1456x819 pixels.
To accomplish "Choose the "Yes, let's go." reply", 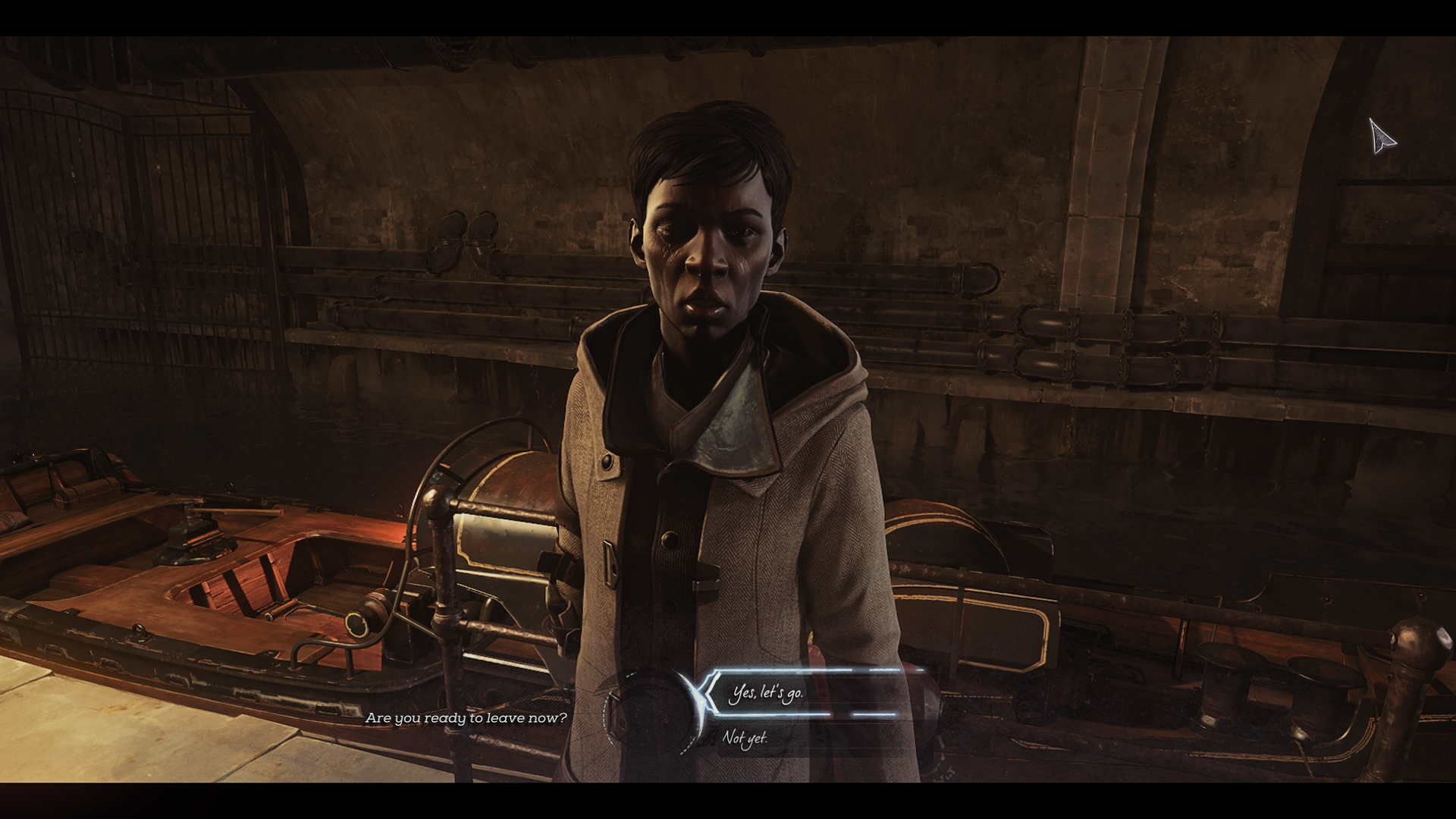I will point(766,693).
